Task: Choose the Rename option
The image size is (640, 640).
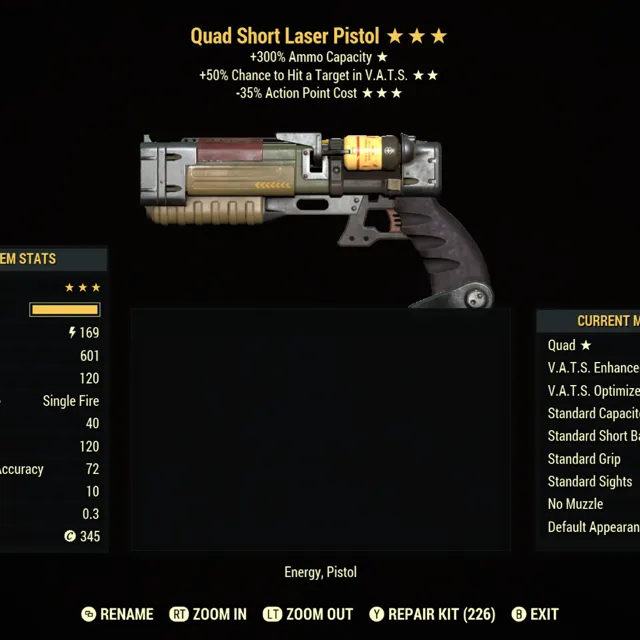Action: tap(117, 614)
